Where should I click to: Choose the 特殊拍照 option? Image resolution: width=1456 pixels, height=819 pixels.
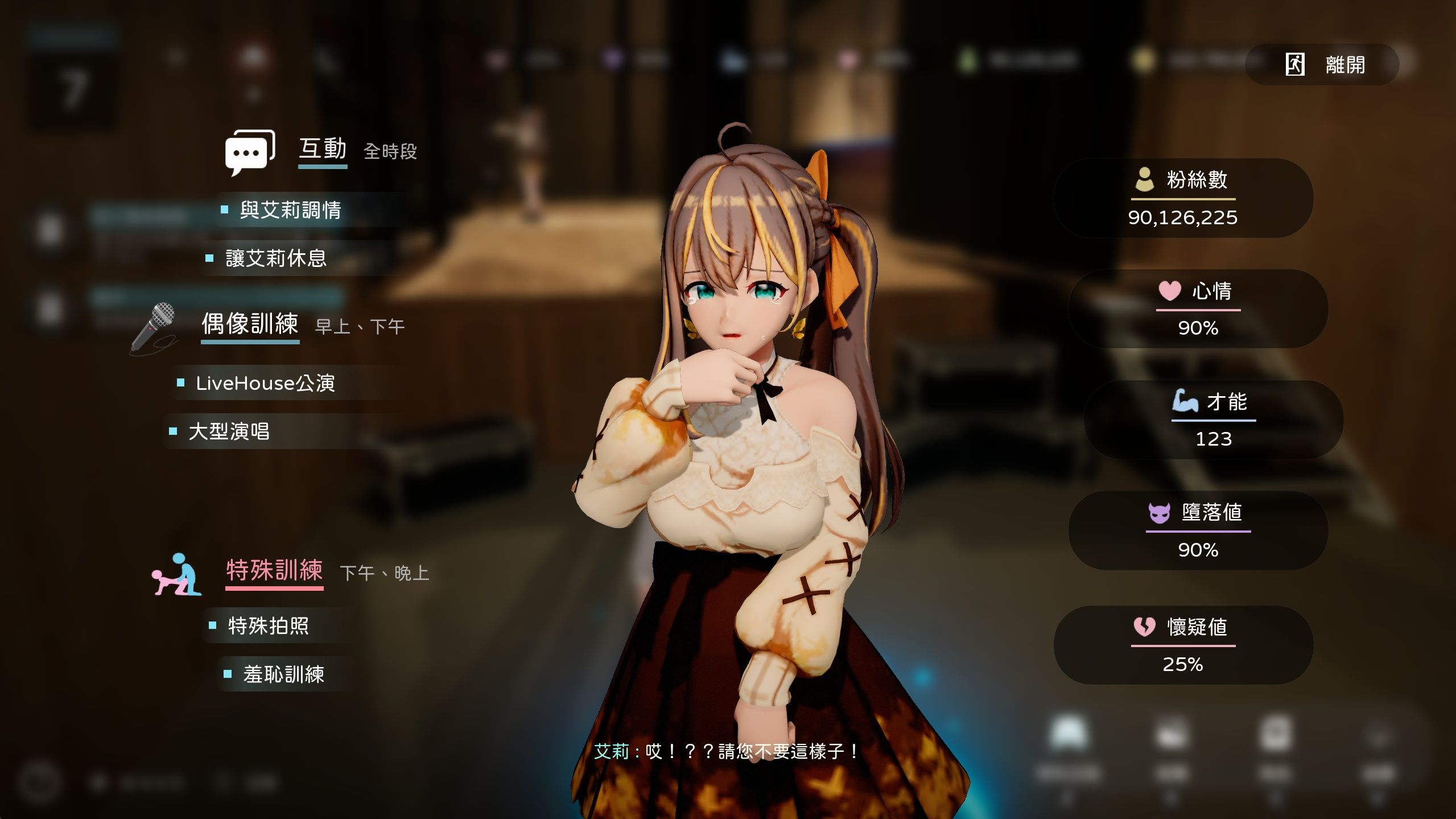pyautogui.click(x=268, y=626)
